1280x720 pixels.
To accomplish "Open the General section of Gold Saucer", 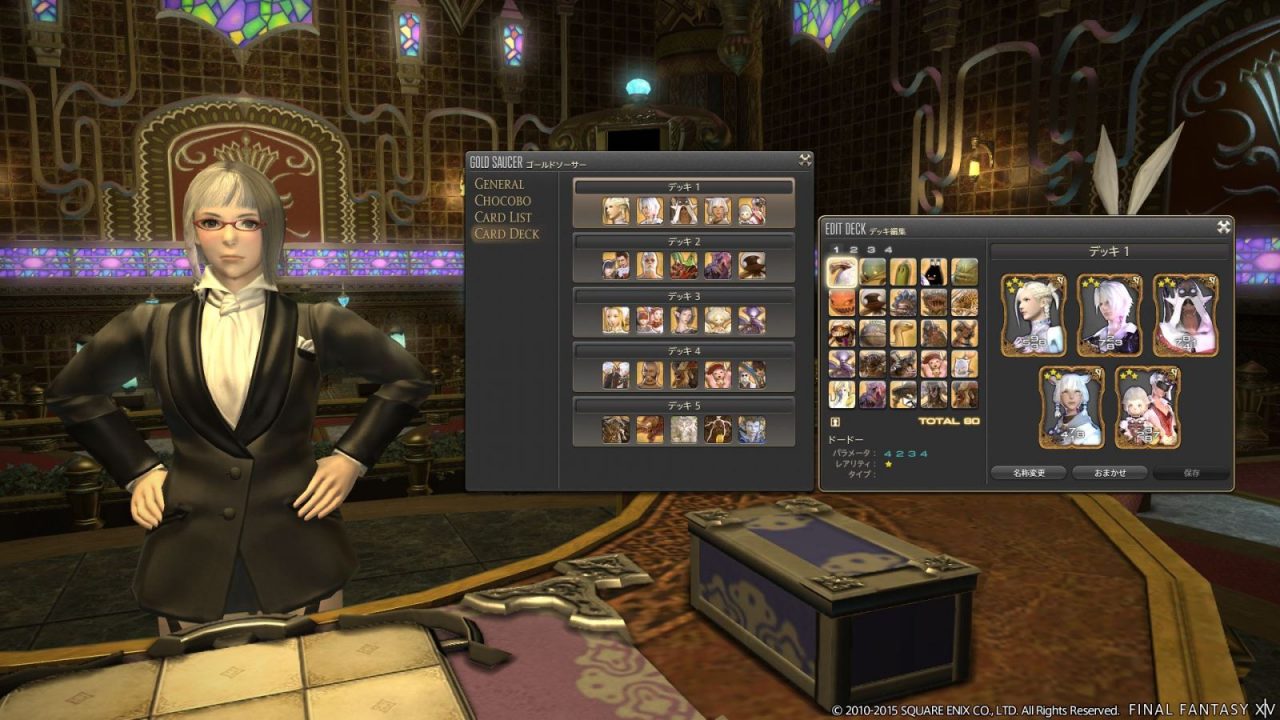I will [x=499, y=184].
